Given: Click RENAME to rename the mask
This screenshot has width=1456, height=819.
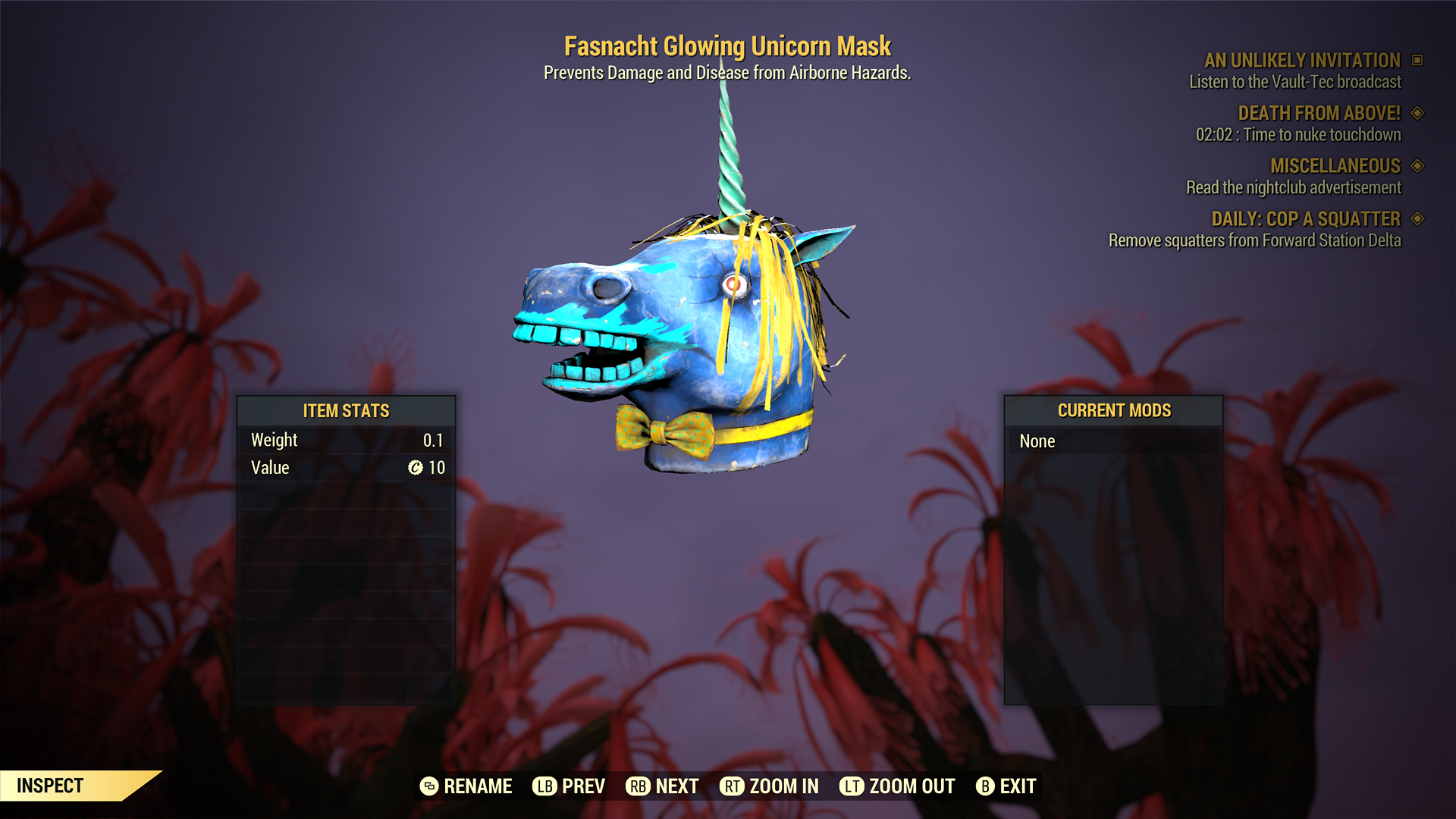Looking at the screenshot, I should pos(479,786).
